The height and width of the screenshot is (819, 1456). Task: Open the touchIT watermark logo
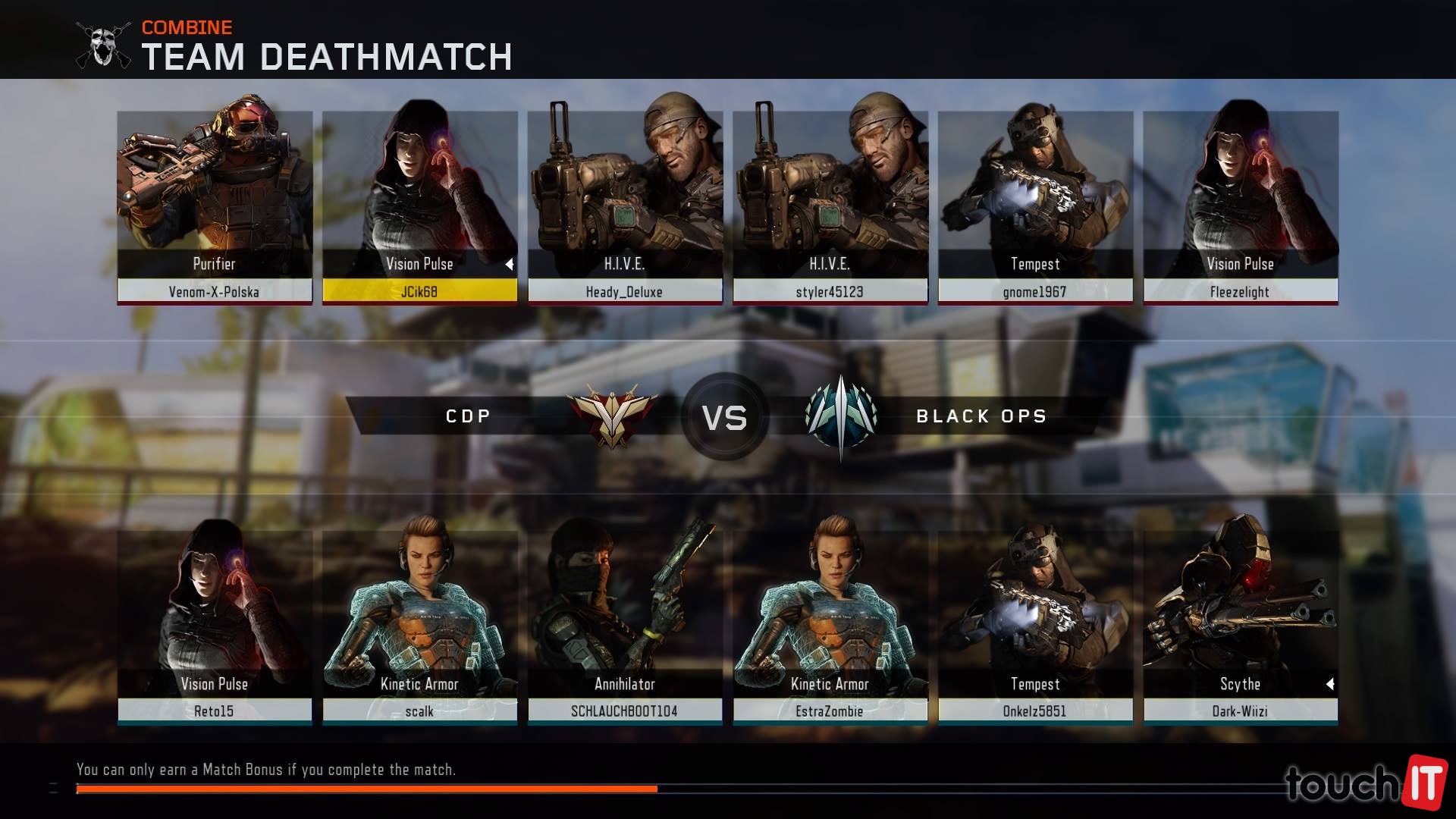[1365, 781]
